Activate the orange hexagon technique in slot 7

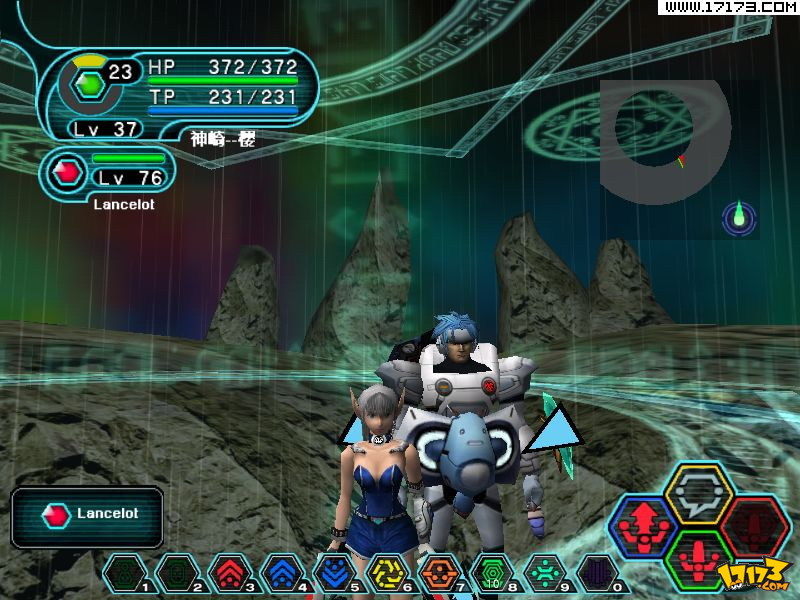point(439,574)
